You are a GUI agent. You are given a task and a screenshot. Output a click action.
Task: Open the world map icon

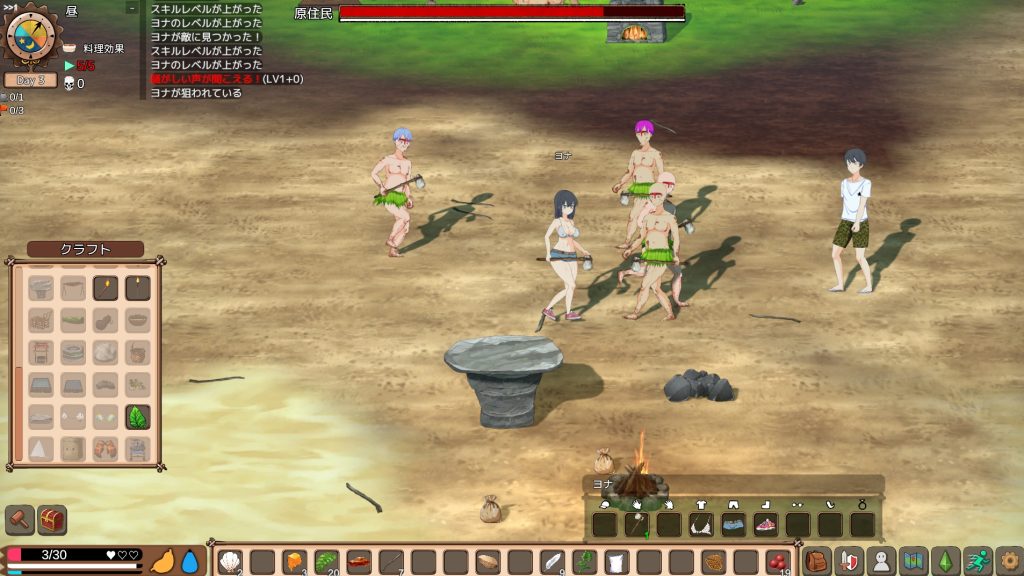(913, 561)
